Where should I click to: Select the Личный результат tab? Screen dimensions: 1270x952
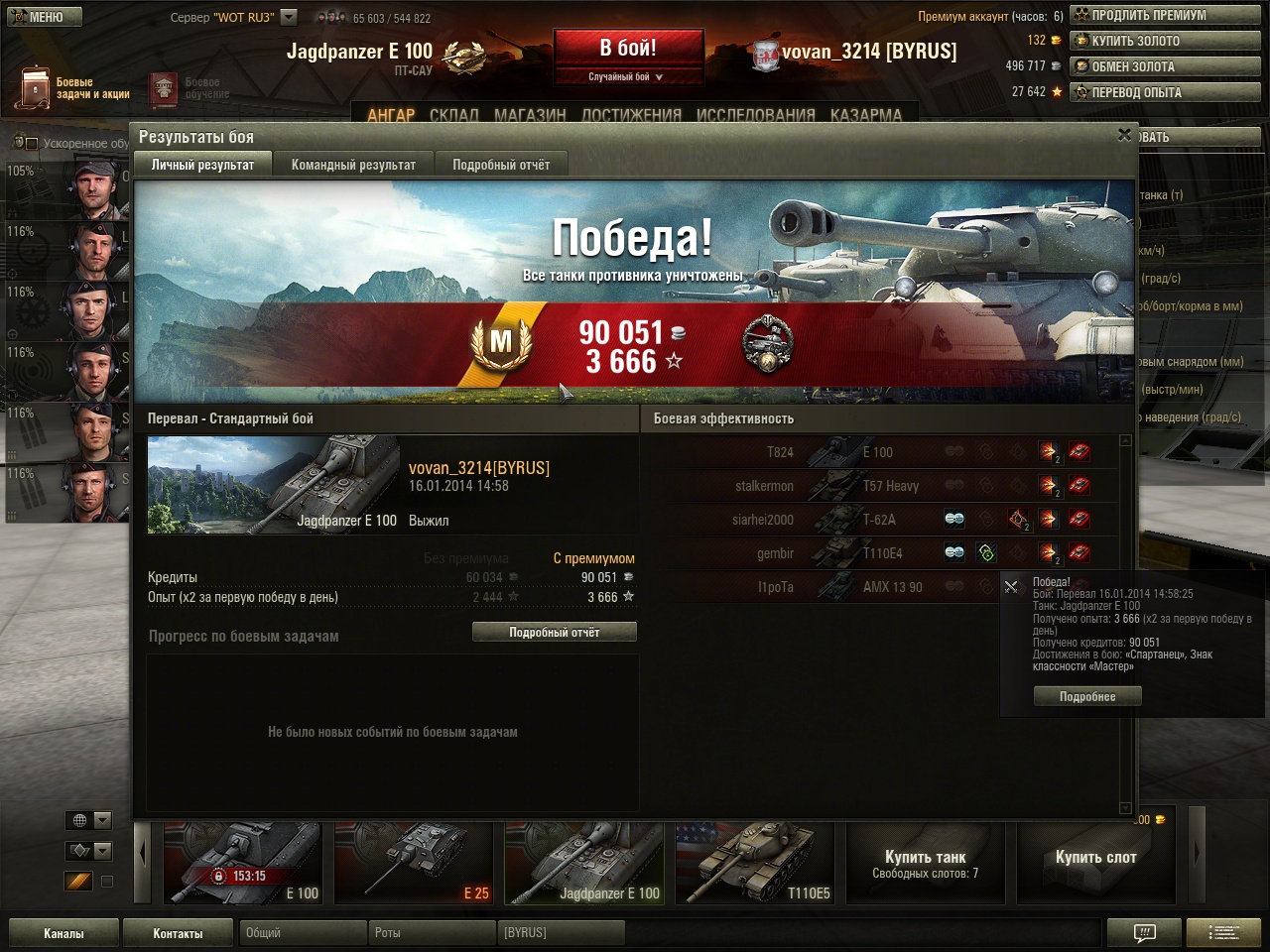[x=202, y=165]
